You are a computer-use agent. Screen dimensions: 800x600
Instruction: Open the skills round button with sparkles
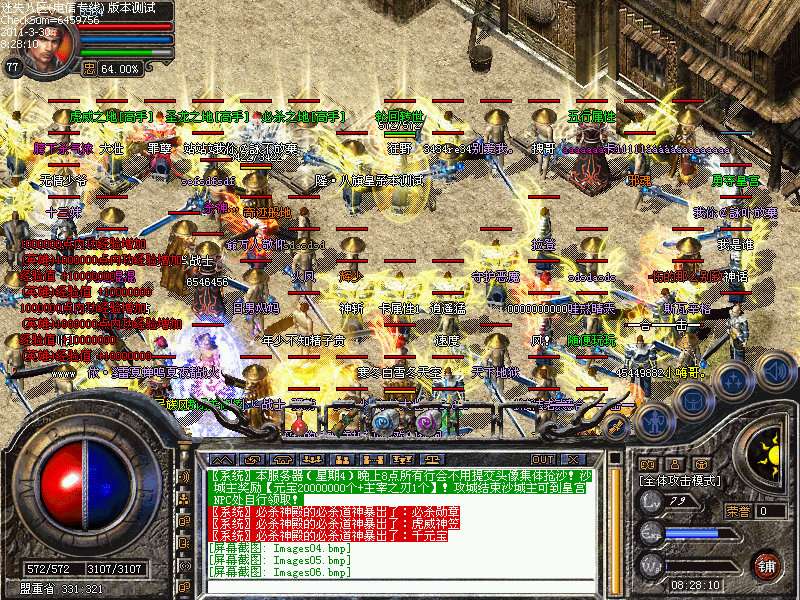point(733,378)
